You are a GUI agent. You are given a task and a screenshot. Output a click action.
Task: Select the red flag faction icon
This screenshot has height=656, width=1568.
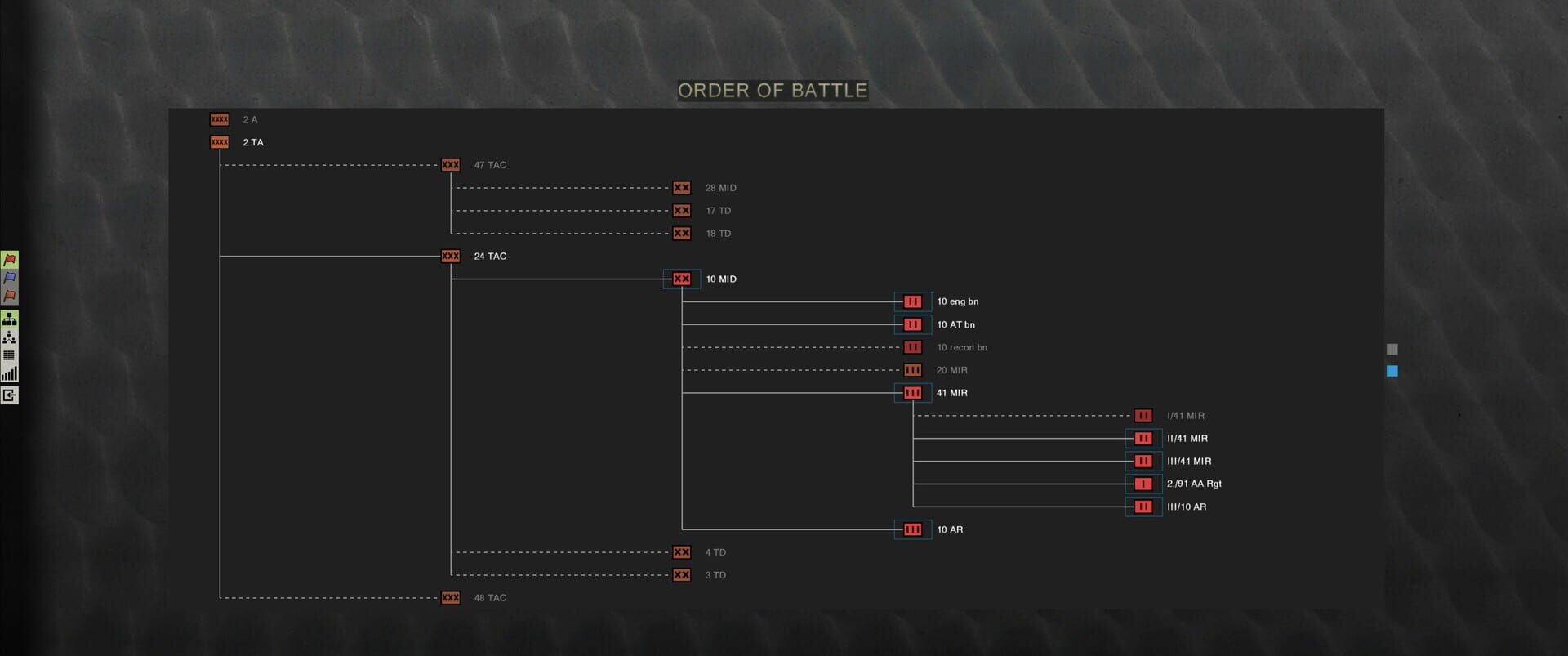click(9, 260)
